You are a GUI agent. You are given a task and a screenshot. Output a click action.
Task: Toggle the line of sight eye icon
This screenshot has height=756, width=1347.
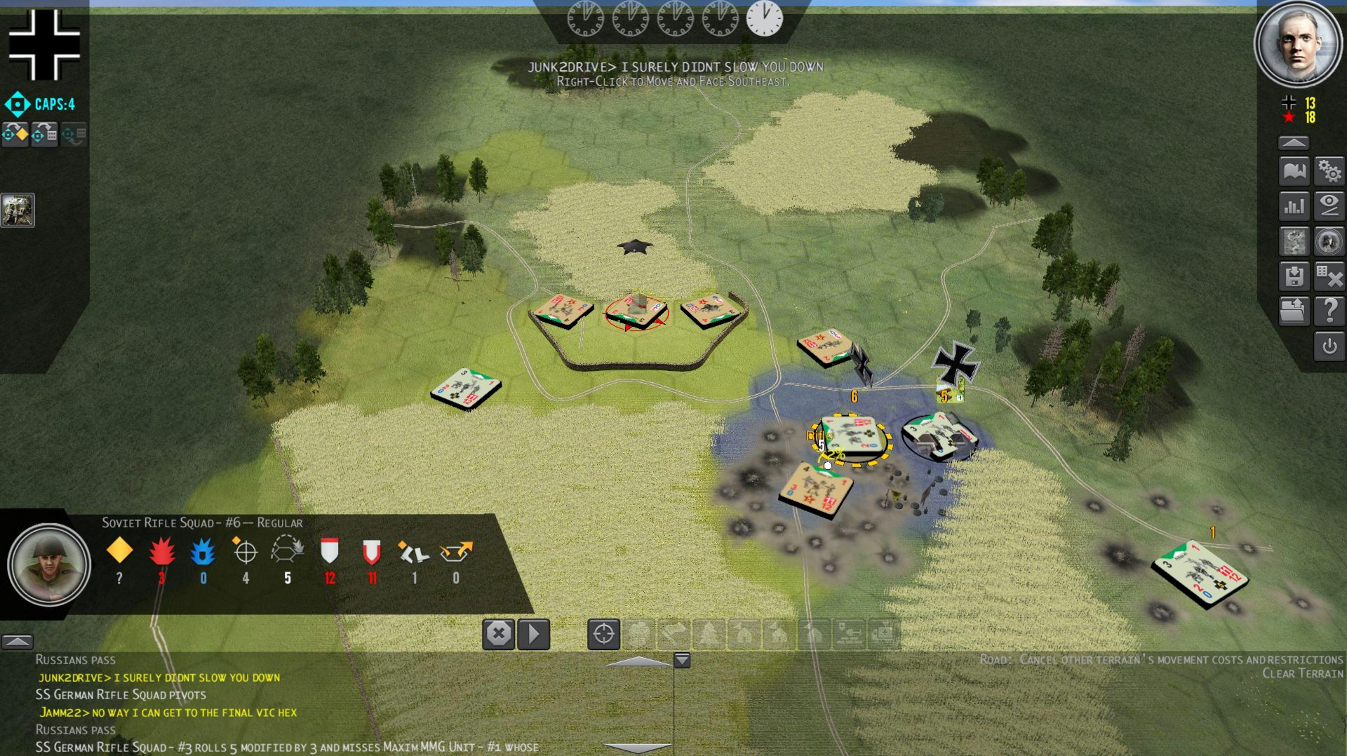click(1330, 205)
